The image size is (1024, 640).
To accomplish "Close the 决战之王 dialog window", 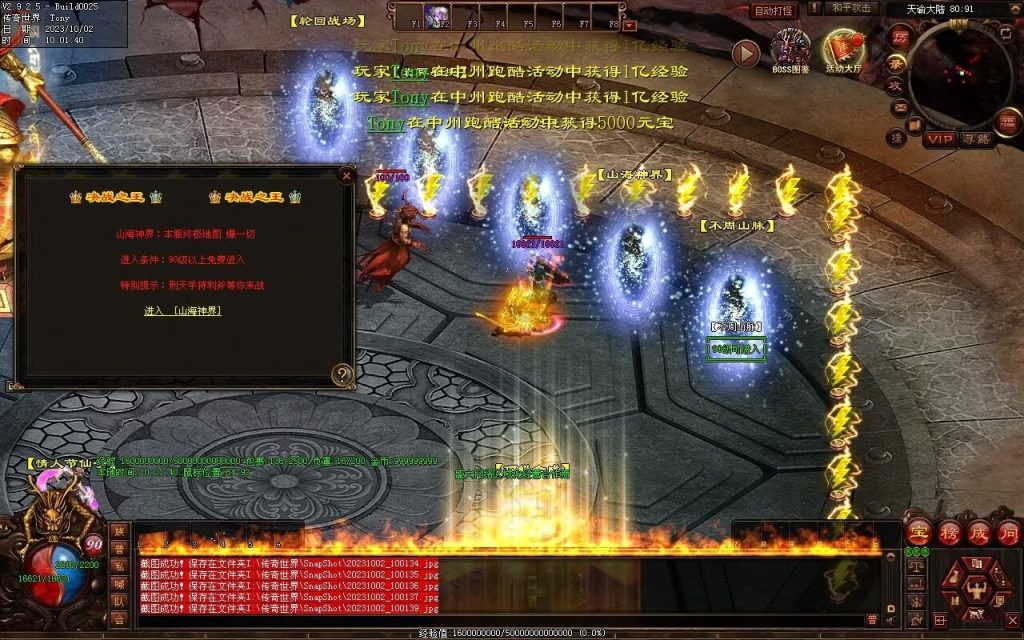I will [x=346, y=176].
